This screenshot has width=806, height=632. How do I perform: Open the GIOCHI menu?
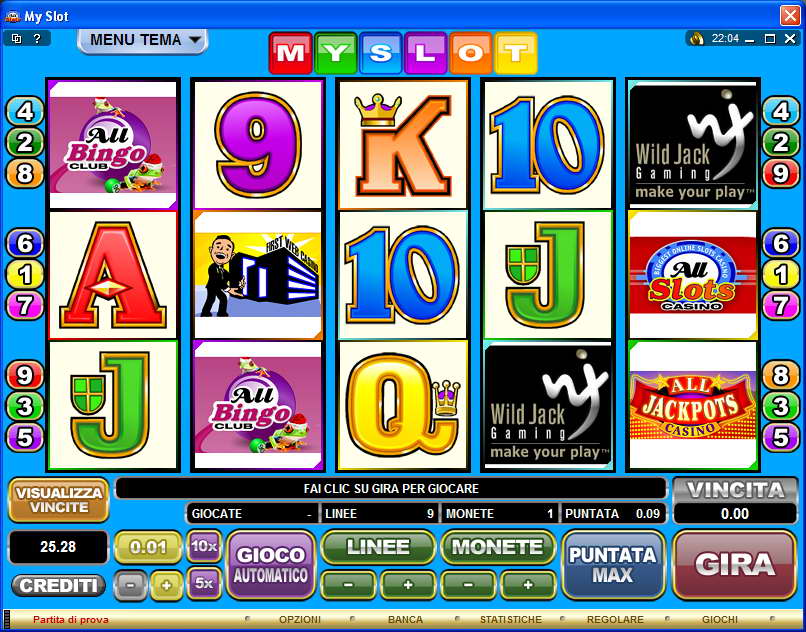(719, 620)
